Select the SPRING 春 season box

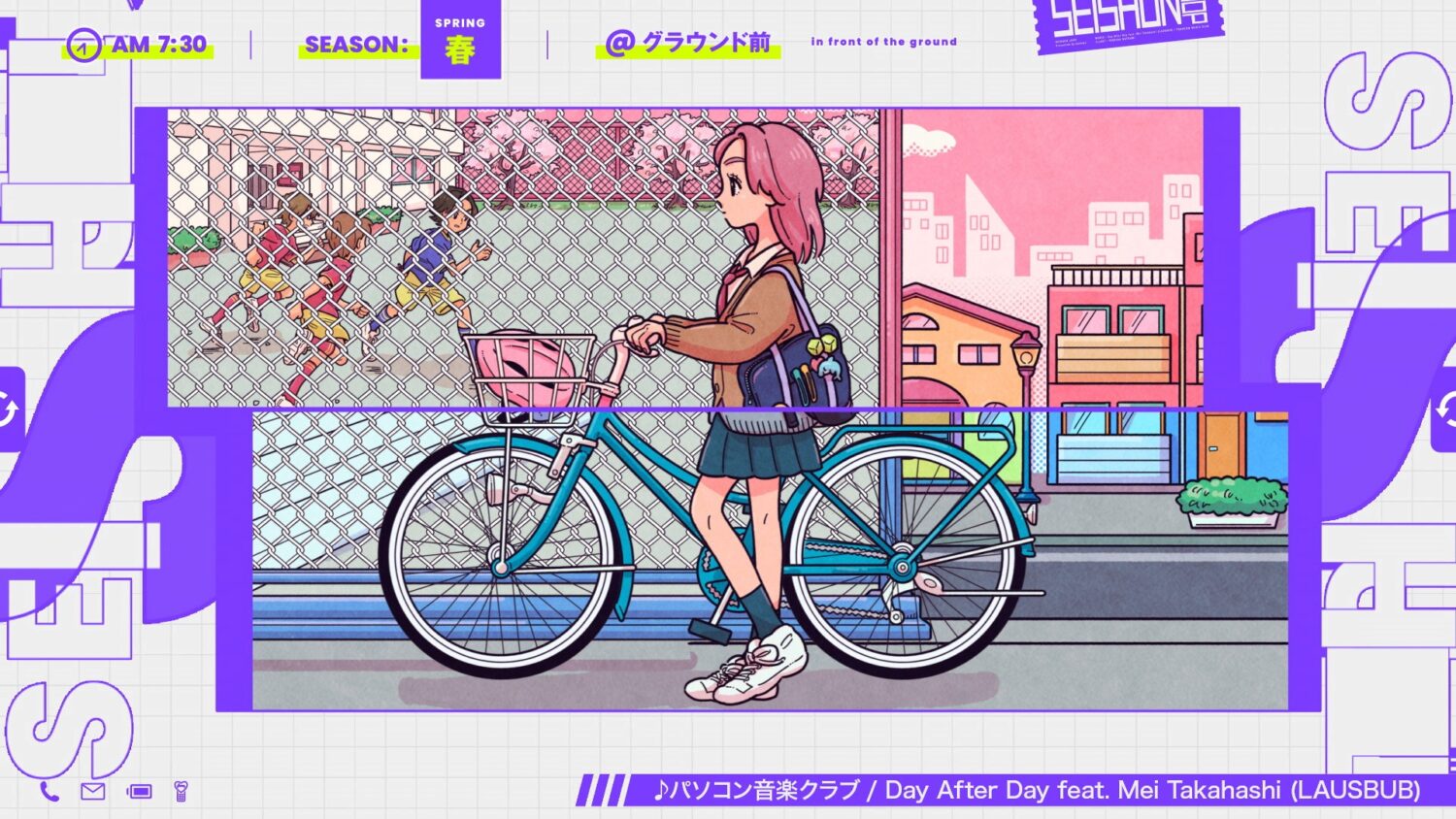click(460, 41)
